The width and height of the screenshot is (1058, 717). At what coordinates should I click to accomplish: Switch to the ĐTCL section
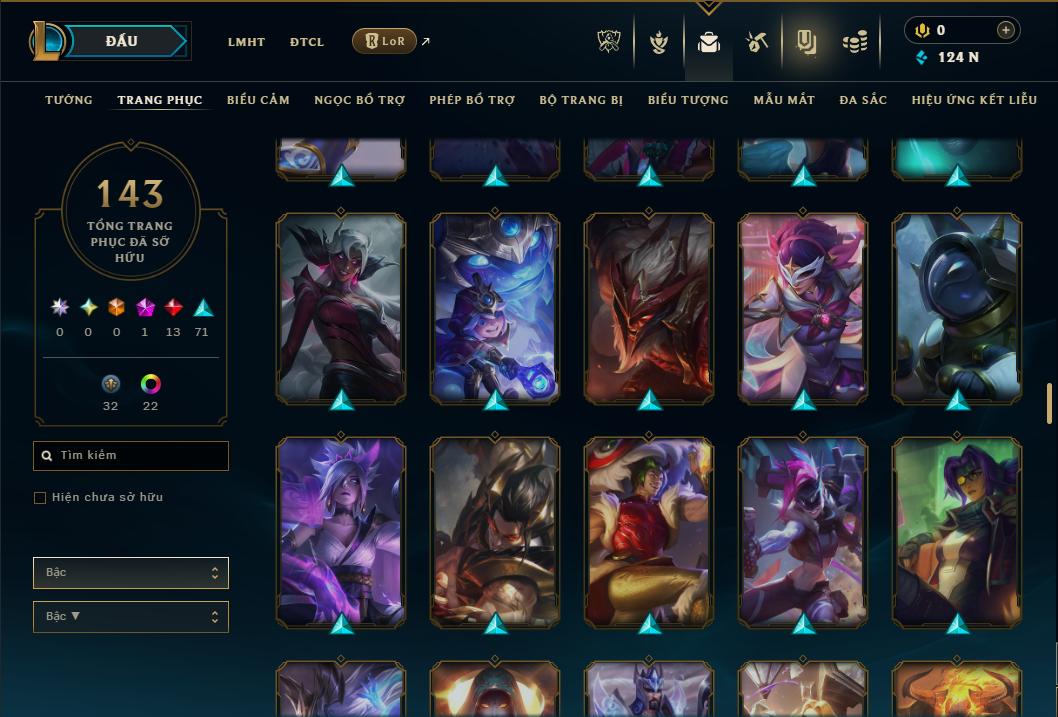pos(307,42)
